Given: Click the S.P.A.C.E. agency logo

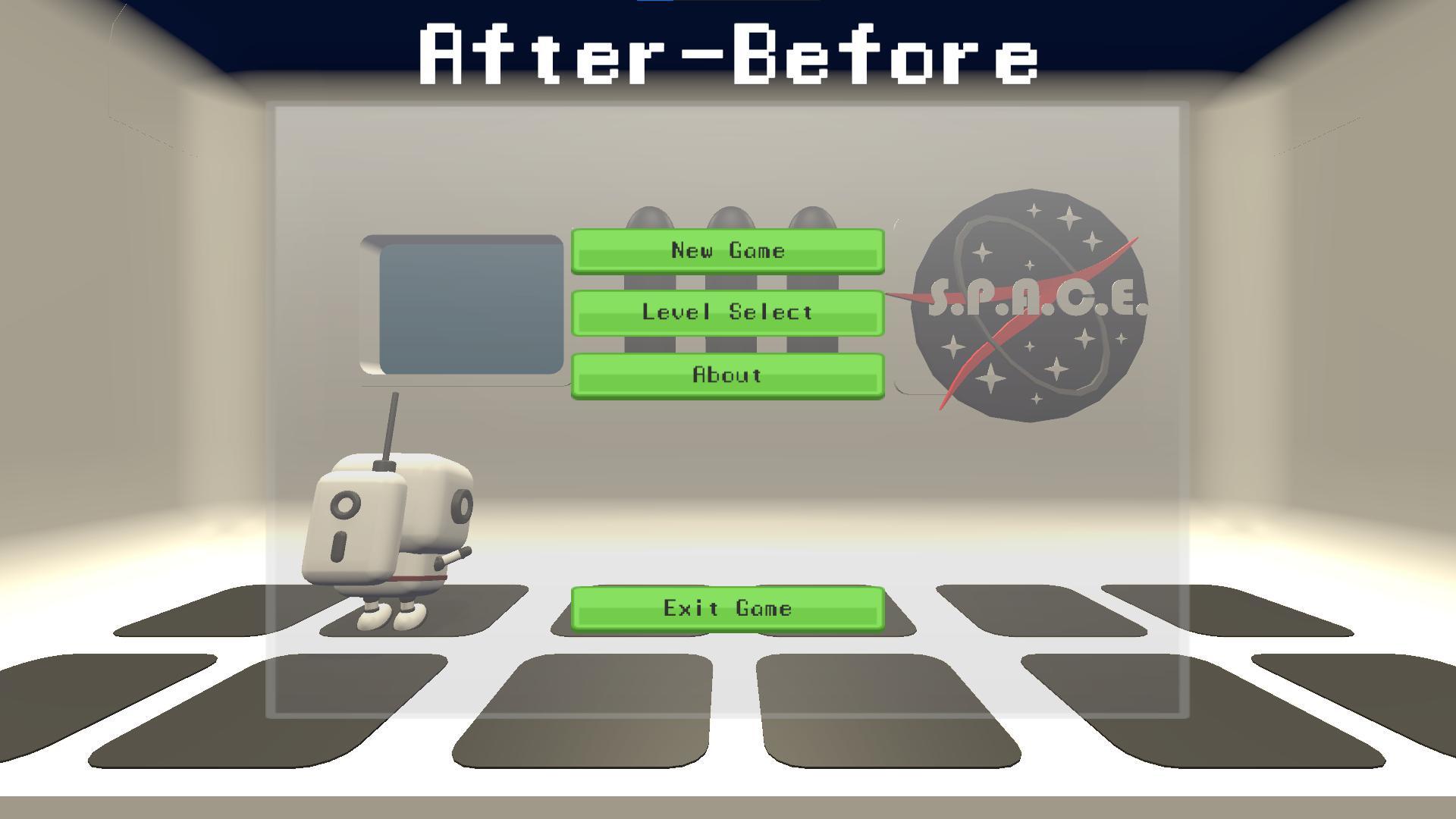Looking at the screenshot, I should (x=1031, y=303).
